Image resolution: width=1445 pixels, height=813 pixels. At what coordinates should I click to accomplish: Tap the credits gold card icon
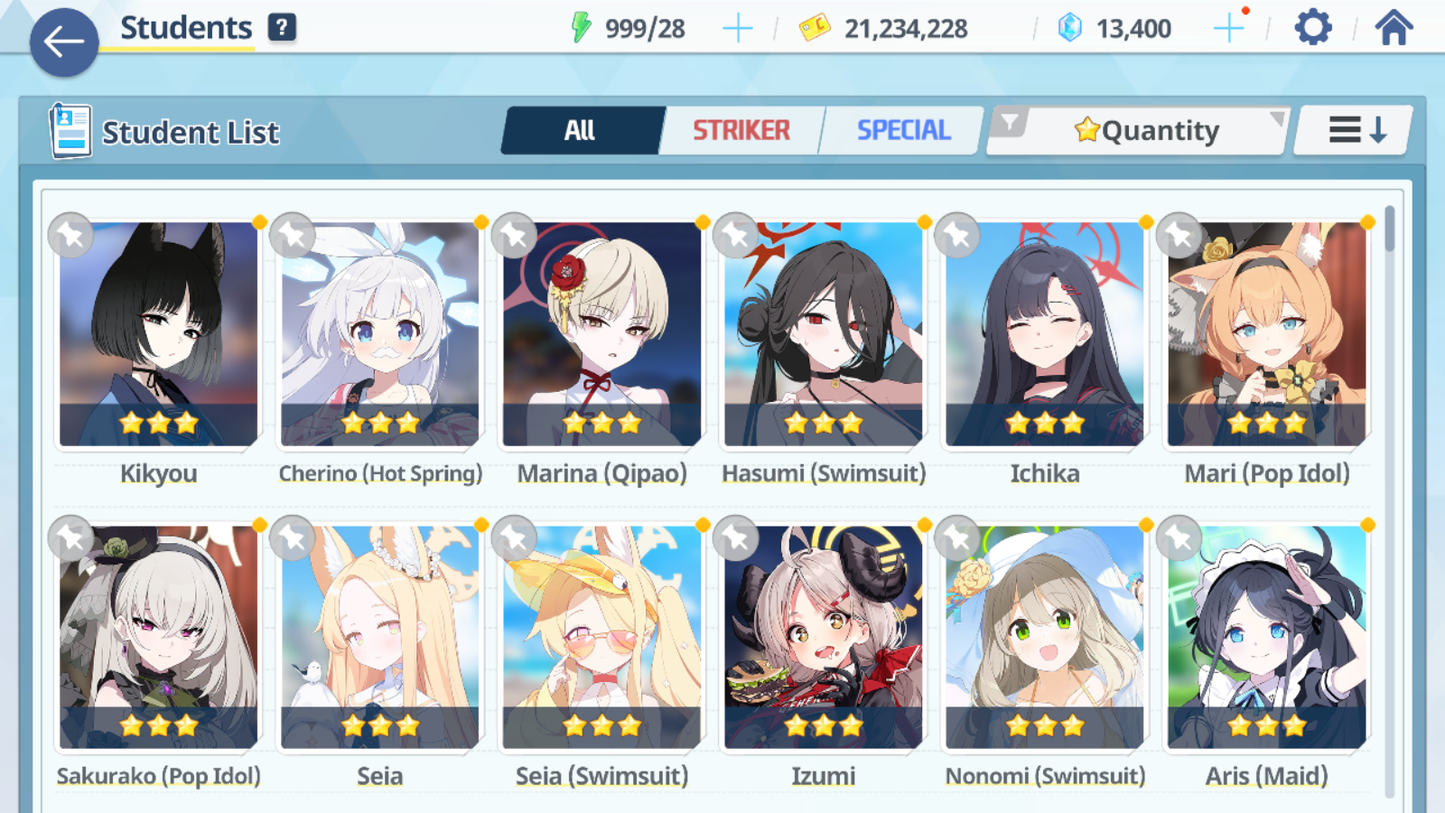(x=817, y=28)
